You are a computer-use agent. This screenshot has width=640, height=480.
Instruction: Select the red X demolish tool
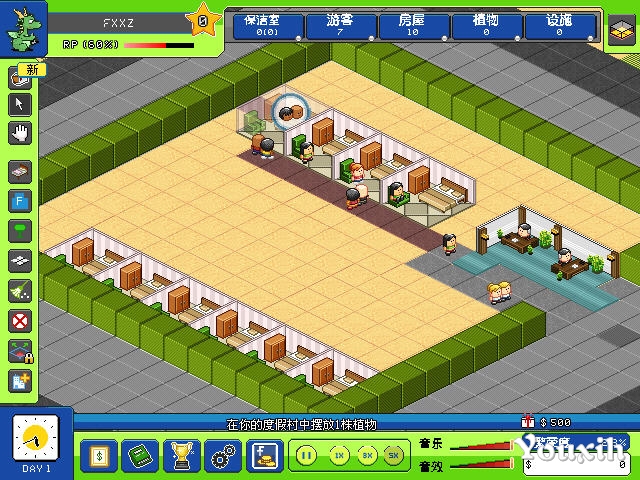click(x=21, y=320)
